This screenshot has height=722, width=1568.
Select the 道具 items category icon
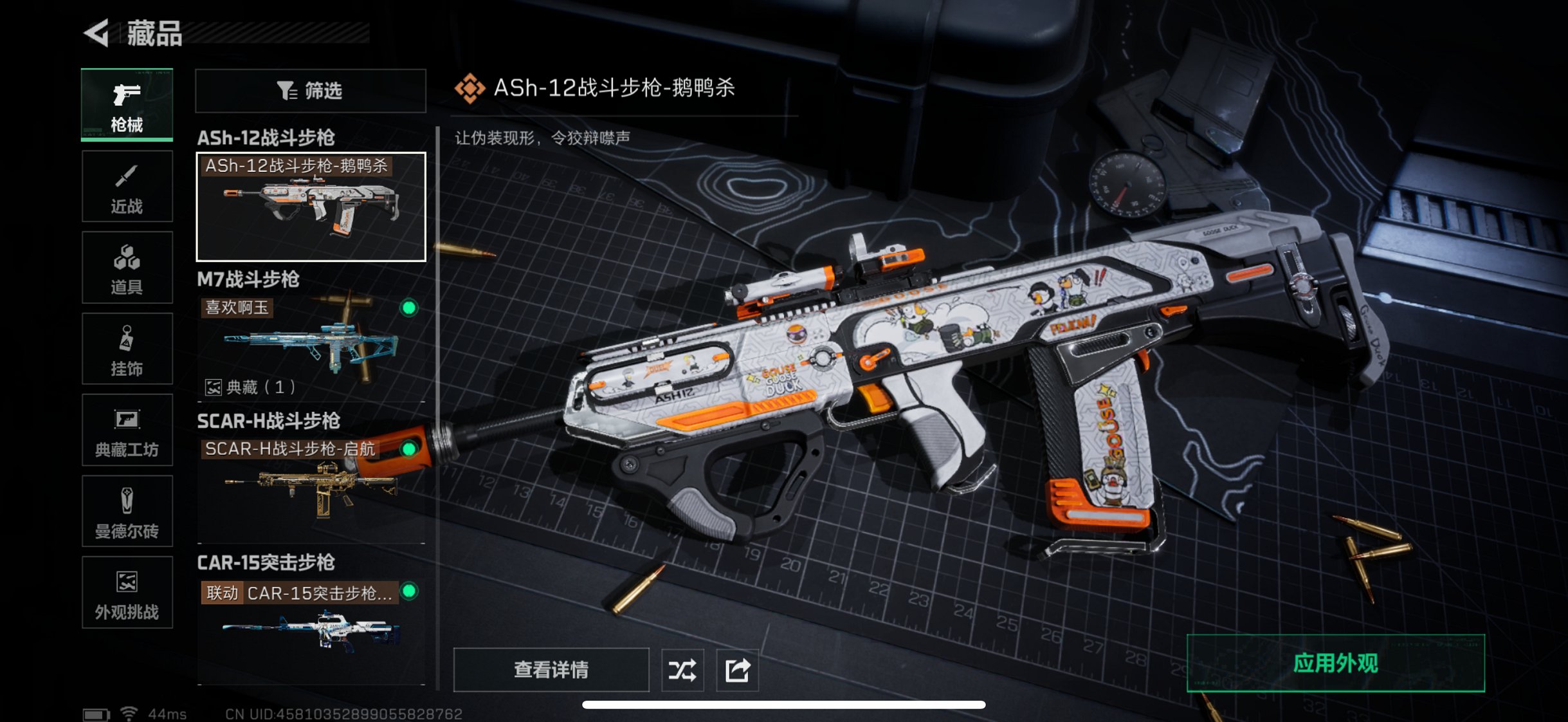pyautogui.click(x=127, y=266)
